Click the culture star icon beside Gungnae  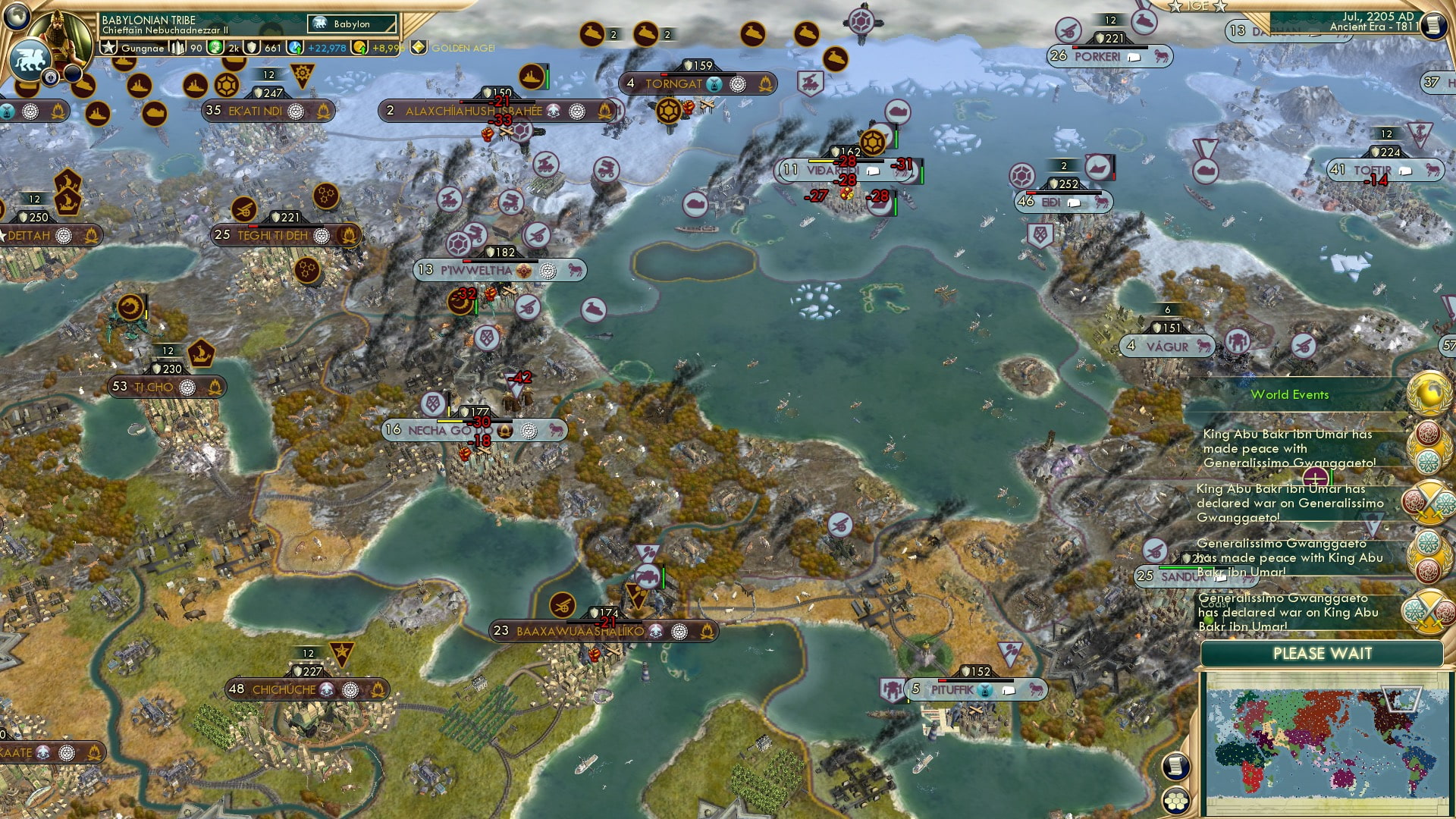[x=108, y=47]
